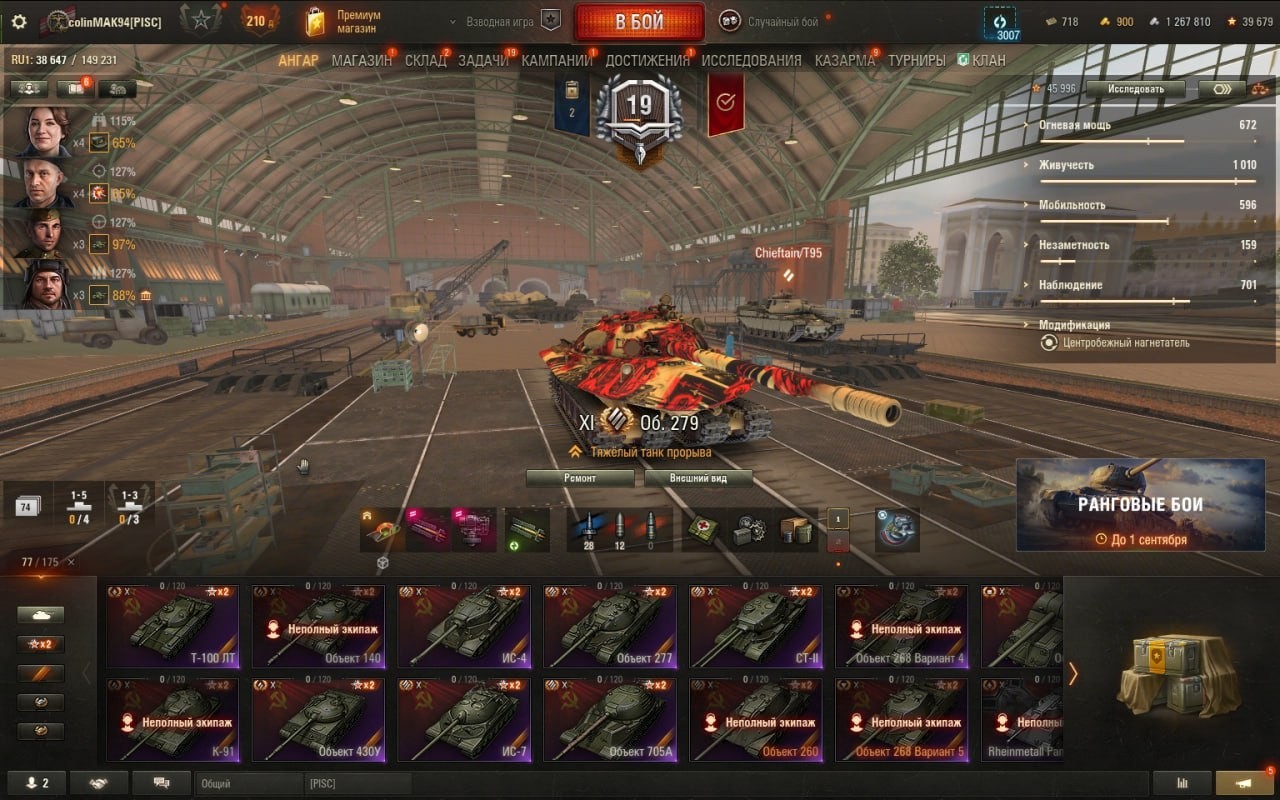Open game settings via the gear icon
This screenshot has height=800, width=1280.
point(19,21)
